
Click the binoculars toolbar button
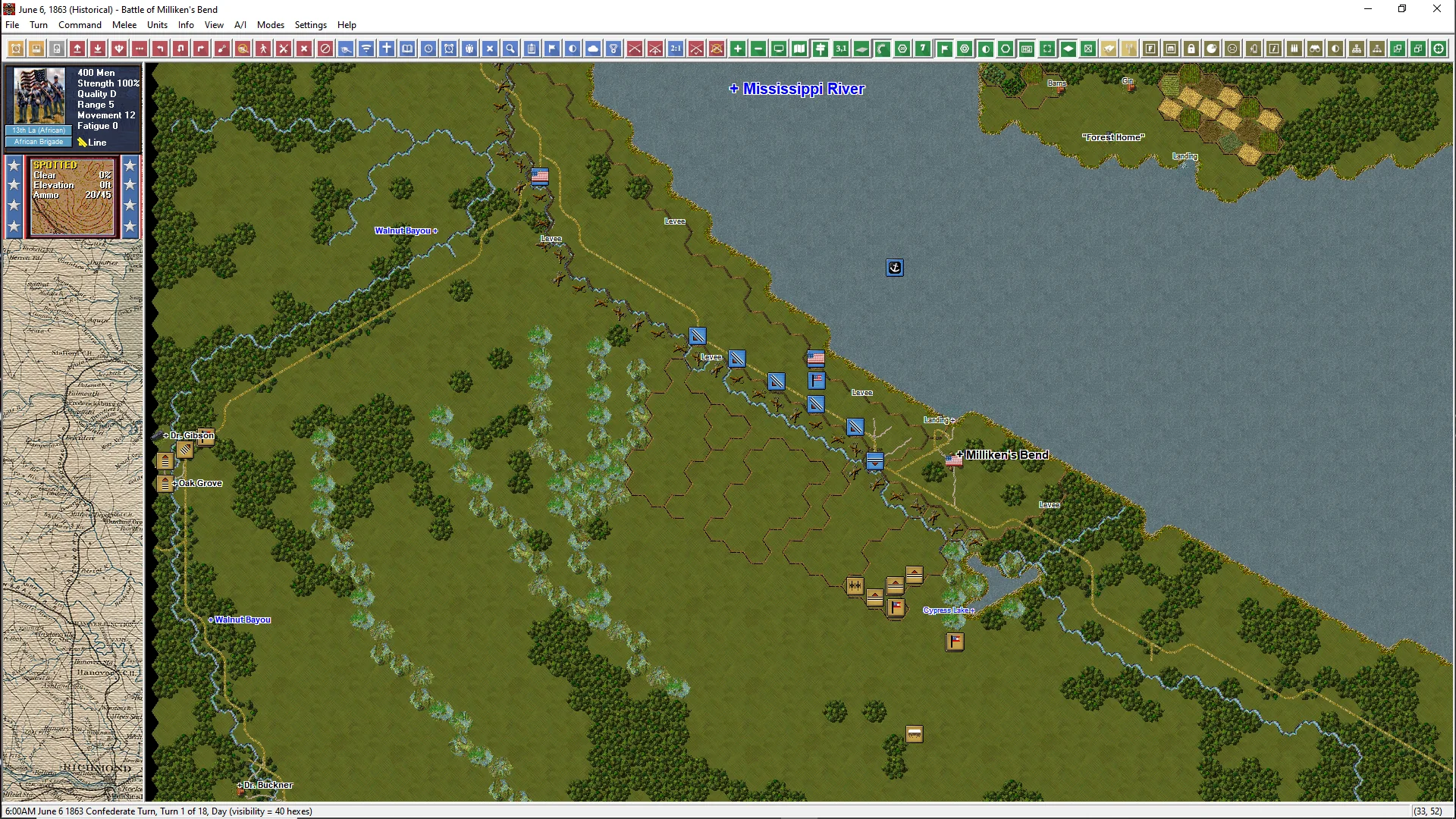click(1315, 49)
